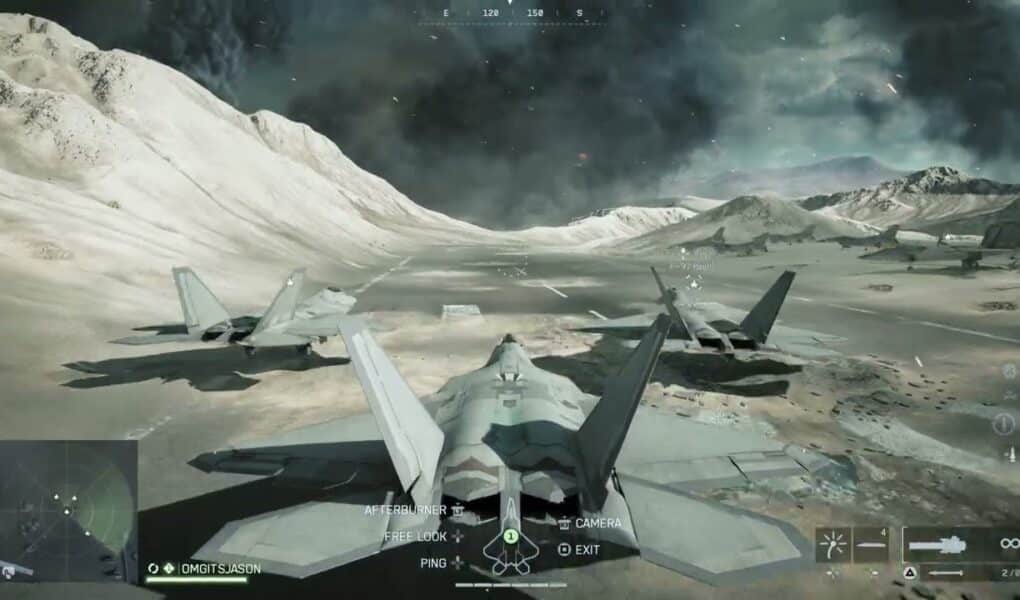The image size is (1020, 600).
Task: Select the flare countermeasure icon
Action: 833,545
